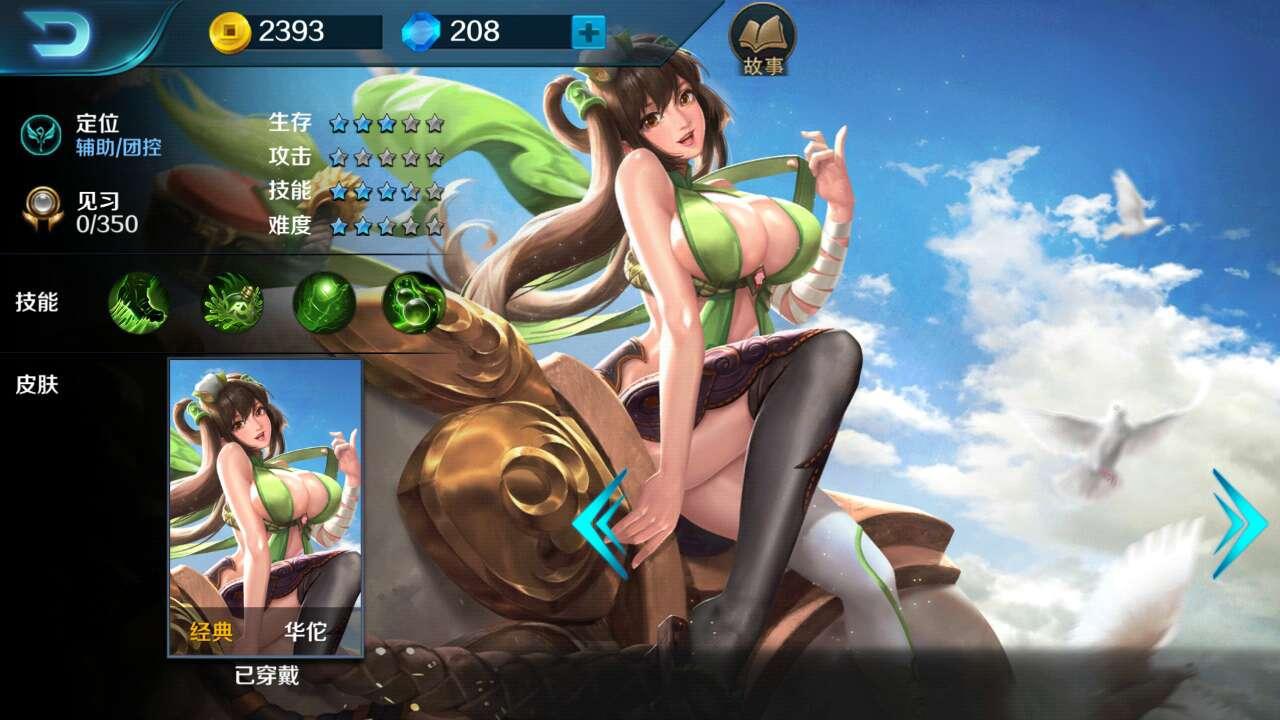Select the 经典 classic skin tab

(x=210, y=633)
